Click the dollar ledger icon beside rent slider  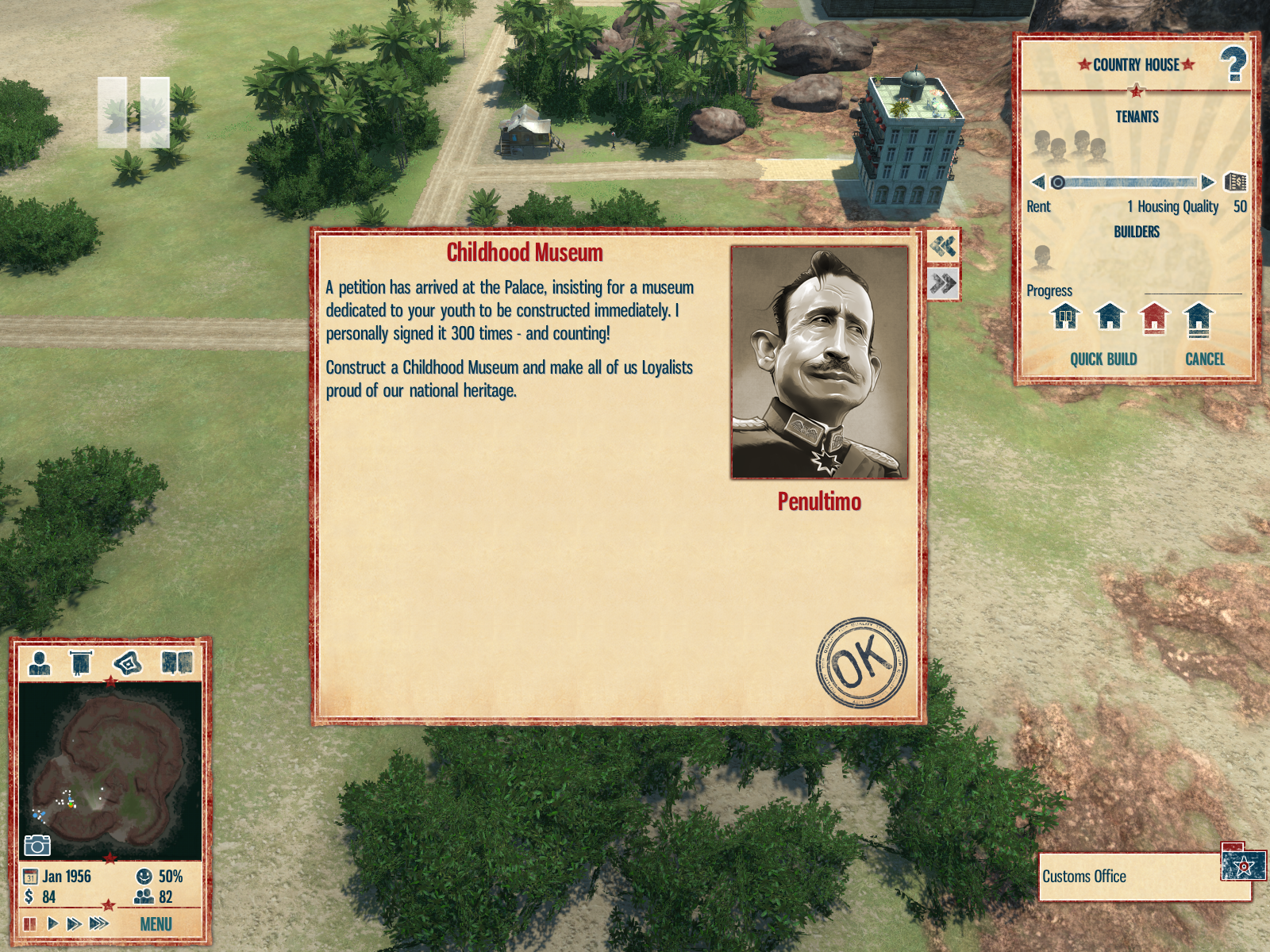coord(1235,182)
